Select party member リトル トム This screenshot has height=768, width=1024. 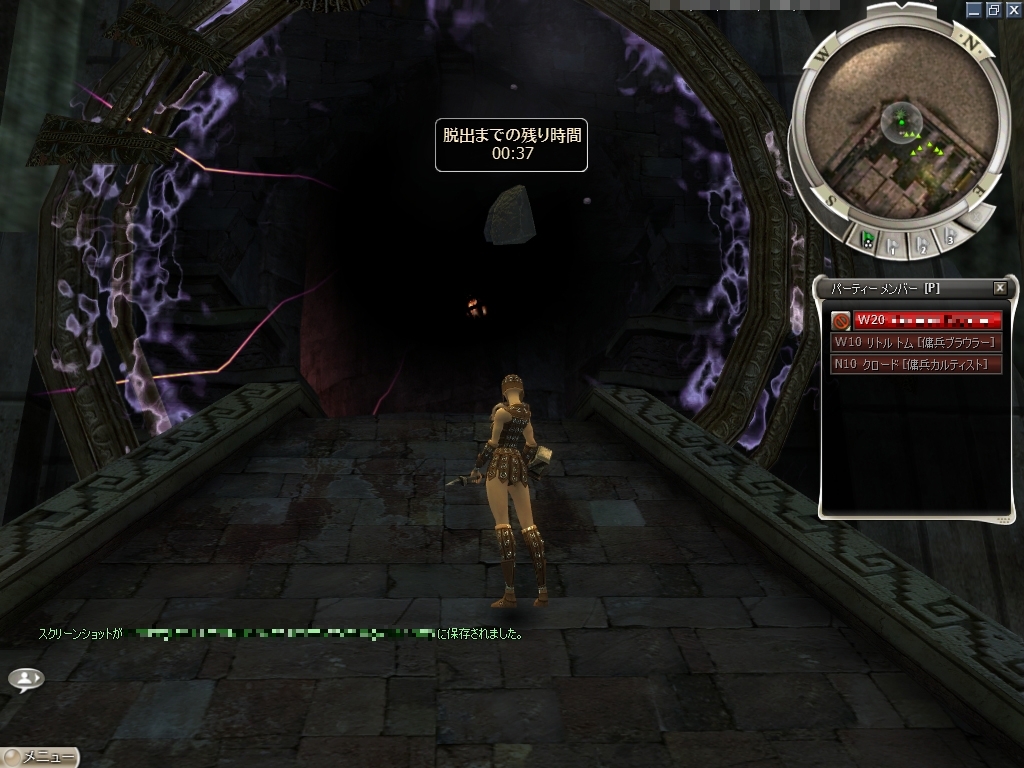coord(917,342)
